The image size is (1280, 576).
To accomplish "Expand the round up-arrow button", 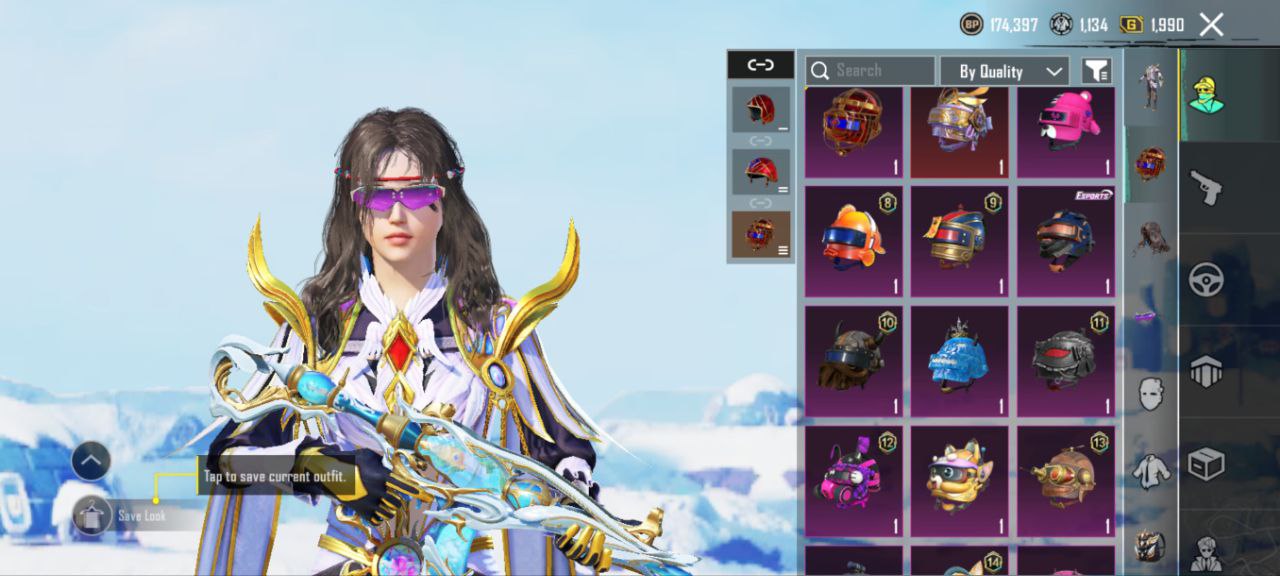I will (x=91, y=461).
